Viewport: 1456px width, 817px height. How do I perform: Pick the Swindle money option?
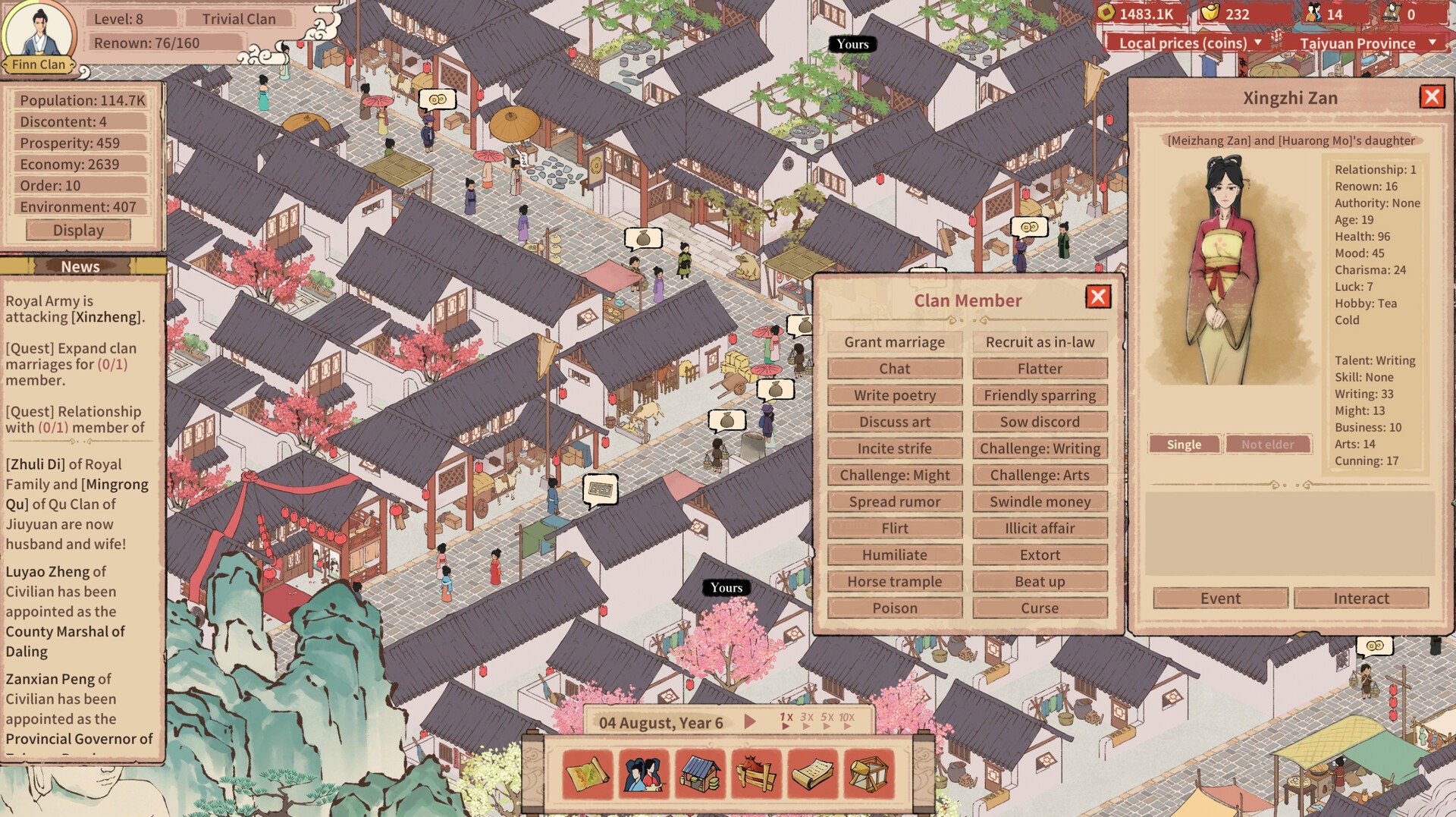[x=1040, y=501]
